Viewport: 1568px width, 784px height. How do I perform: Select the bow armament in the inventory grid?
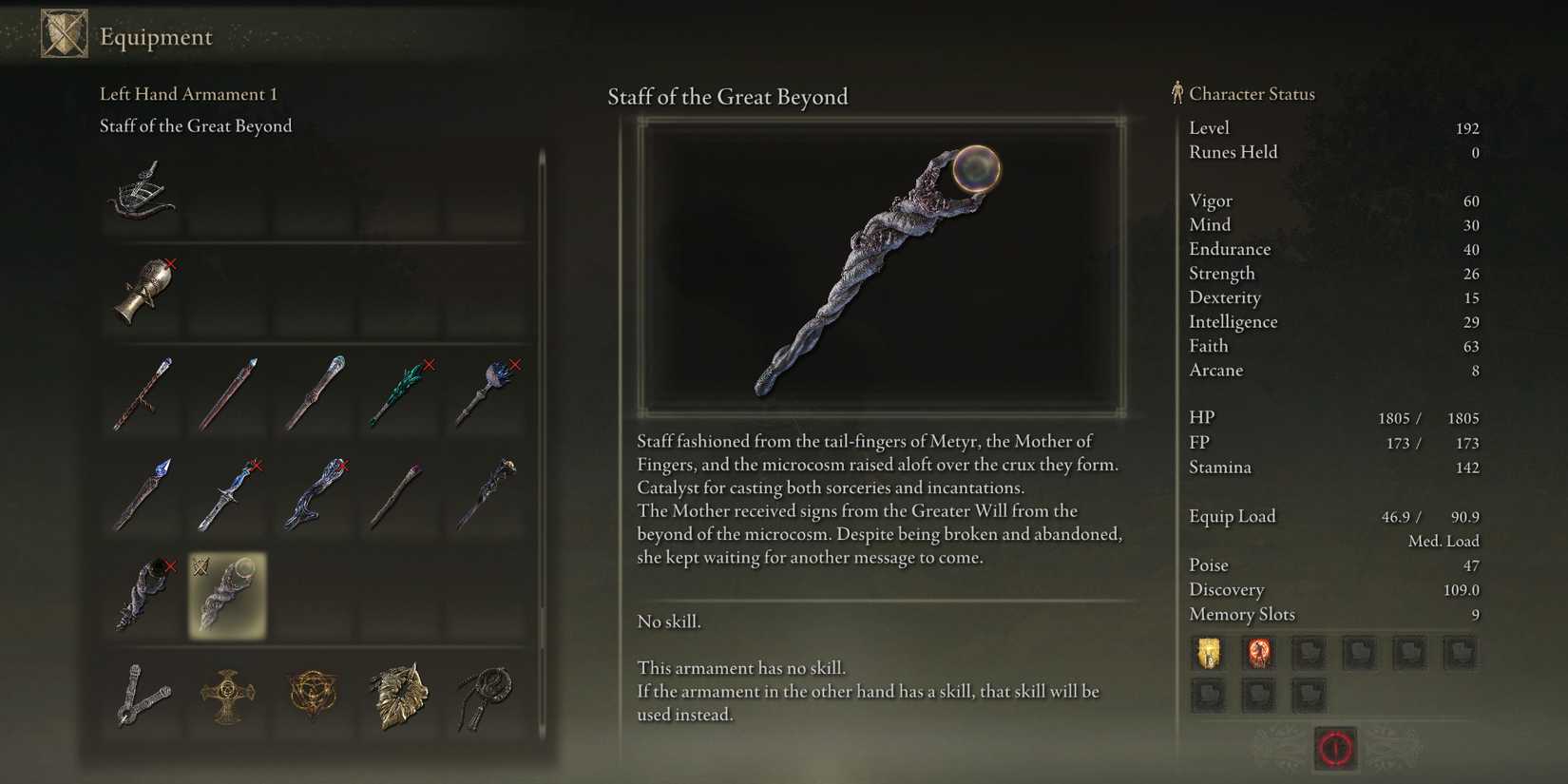pos(143,197)
